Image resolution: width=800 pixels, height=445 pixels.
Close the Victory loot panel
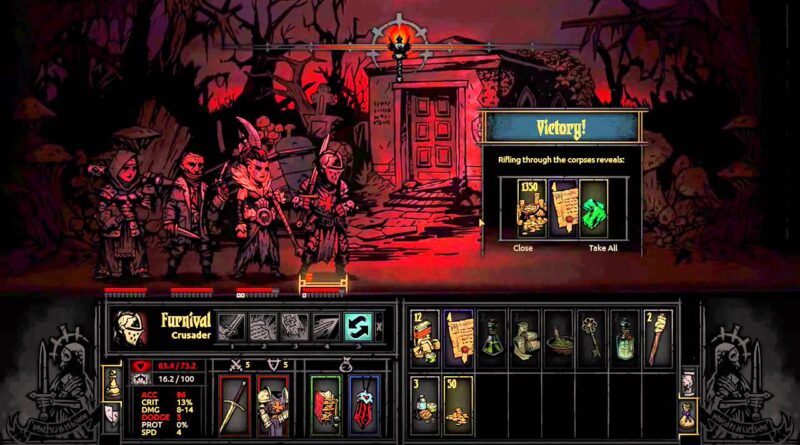(x=522, y=247)
